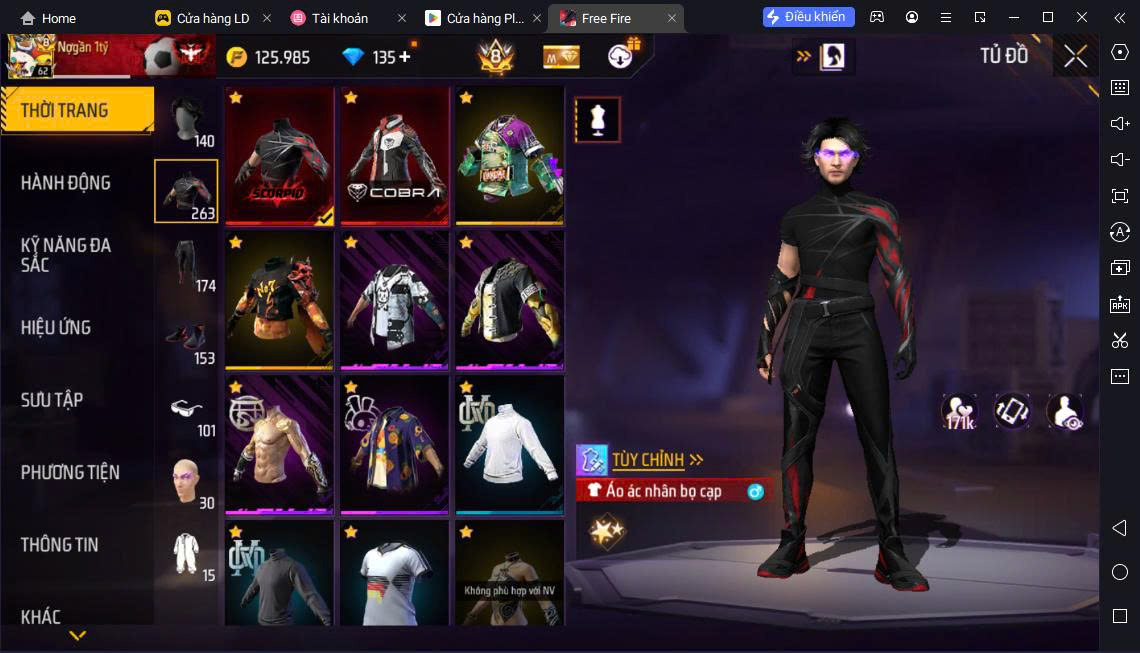Open the HÀNH ĐỘNG category
This screenshot has width=1140, height=653.
point(66,183)
